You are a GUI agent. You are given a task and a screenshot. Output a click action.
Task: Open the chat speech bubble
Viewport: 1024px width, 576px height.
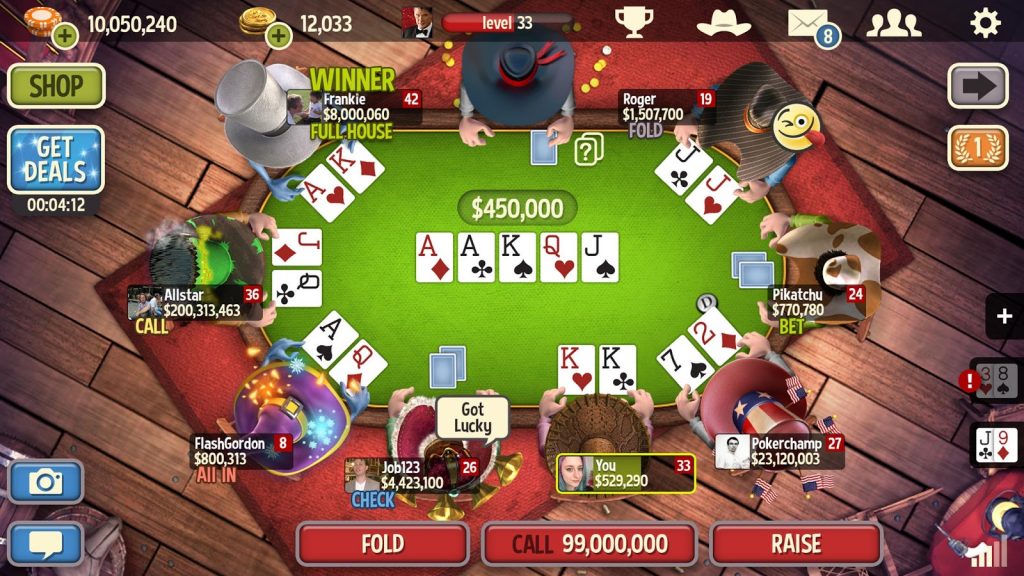click(46, 543)
